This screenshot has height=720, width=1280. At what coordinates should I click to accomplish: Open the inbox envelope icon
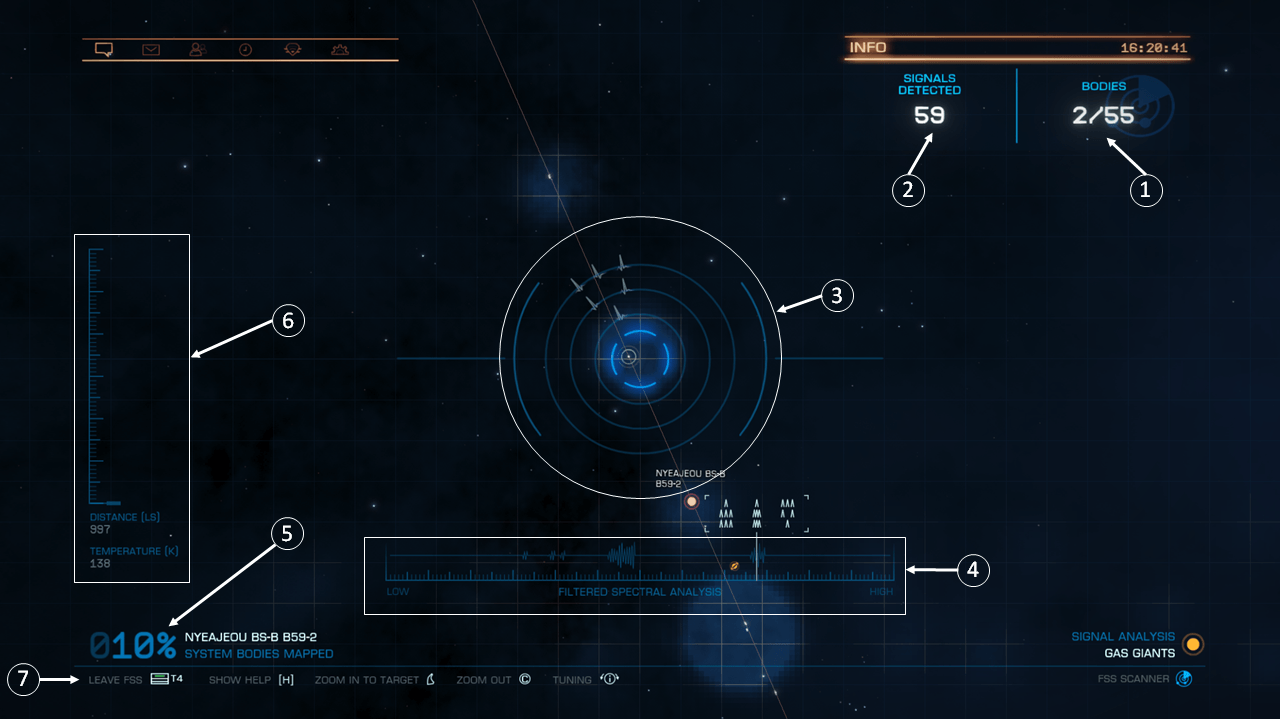(150, 48)
